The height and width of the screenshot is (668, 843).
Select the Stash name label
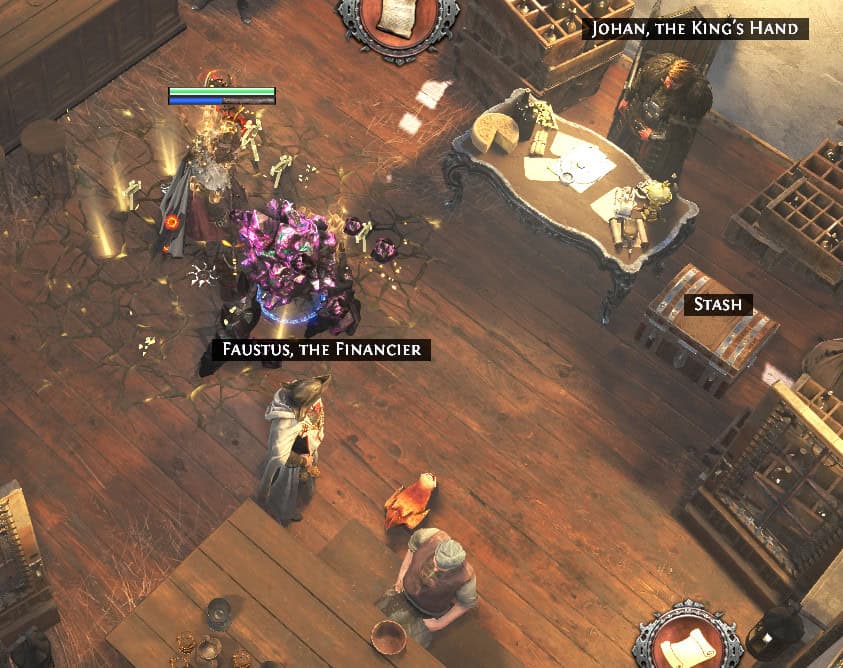coord(718,305)
